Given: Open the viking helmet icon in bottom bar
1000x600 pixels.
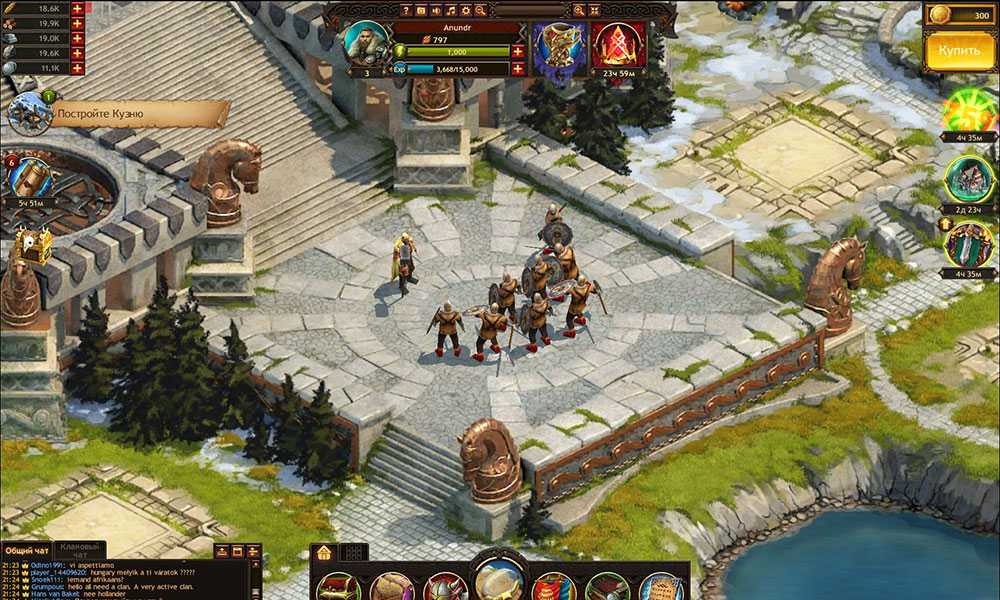Looking at the screenshot, I should 445,587.
